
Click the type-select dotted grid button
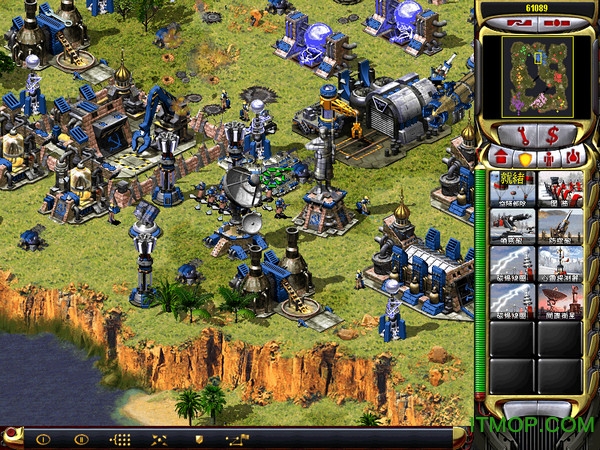pyautogui.click(x=120, y=438)
